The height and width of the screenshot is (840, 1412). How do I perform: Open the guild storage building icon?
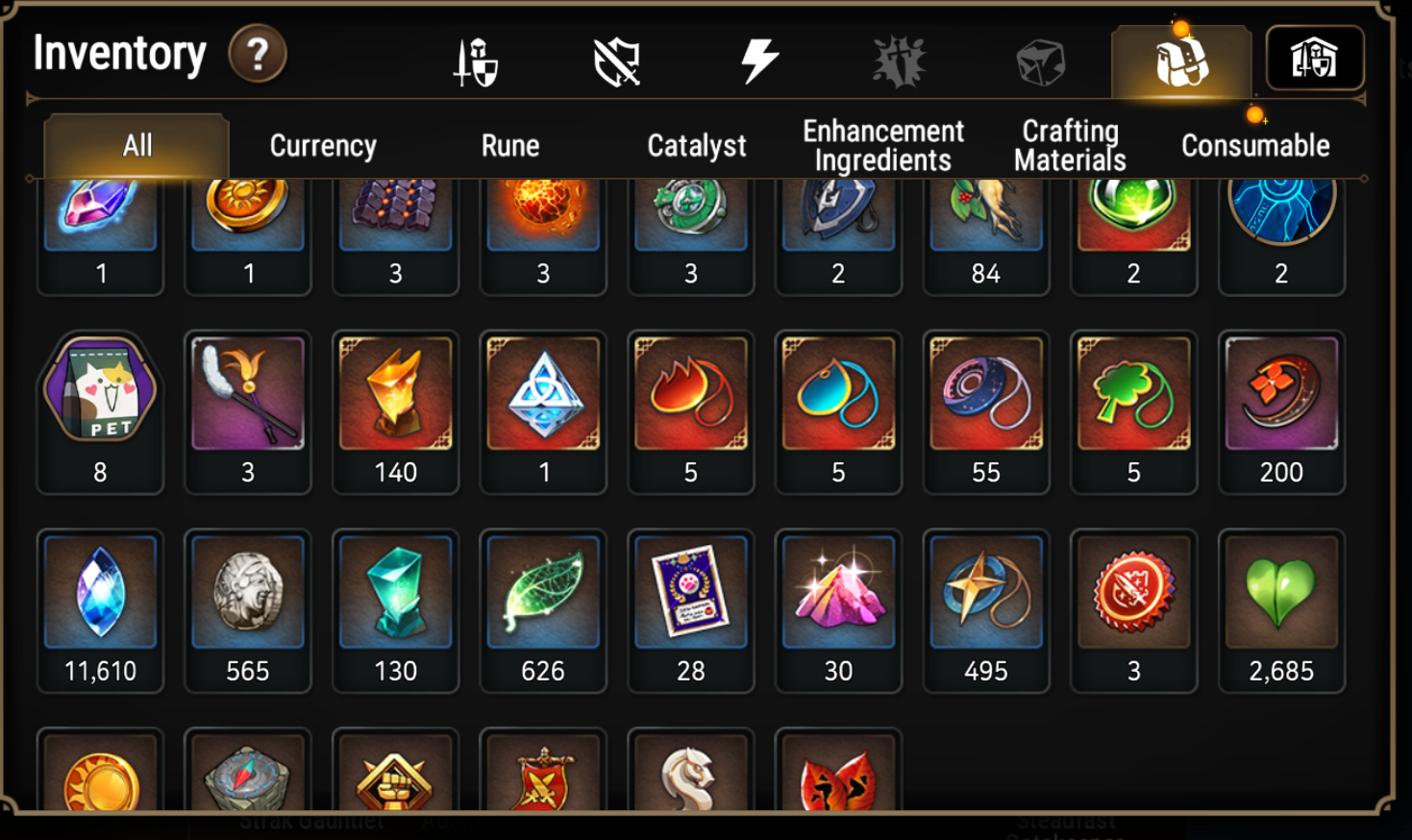tap(1316, 59)
